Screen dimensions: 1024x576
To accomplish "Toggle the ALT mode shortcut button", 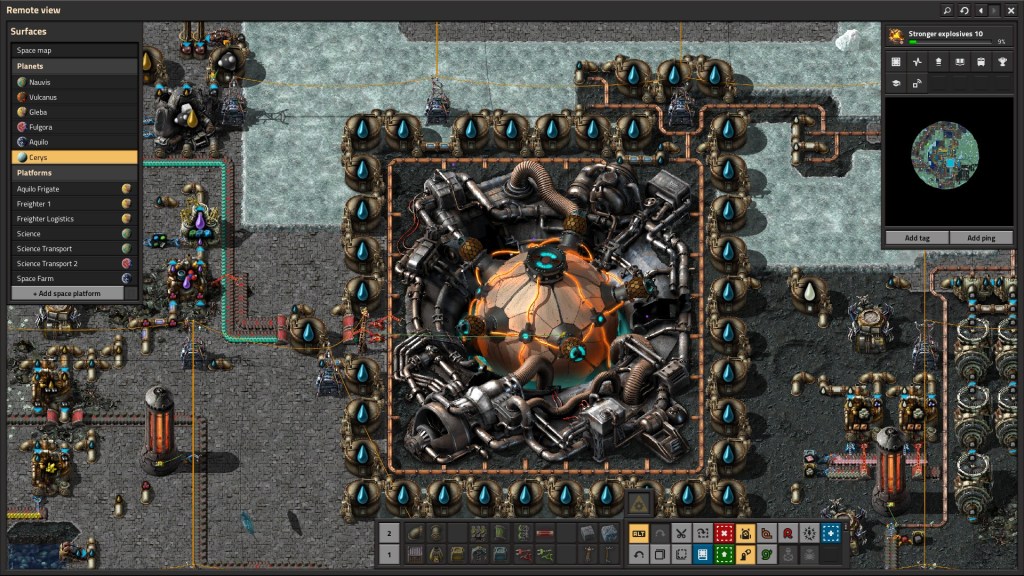I will (x=638, y=533).
